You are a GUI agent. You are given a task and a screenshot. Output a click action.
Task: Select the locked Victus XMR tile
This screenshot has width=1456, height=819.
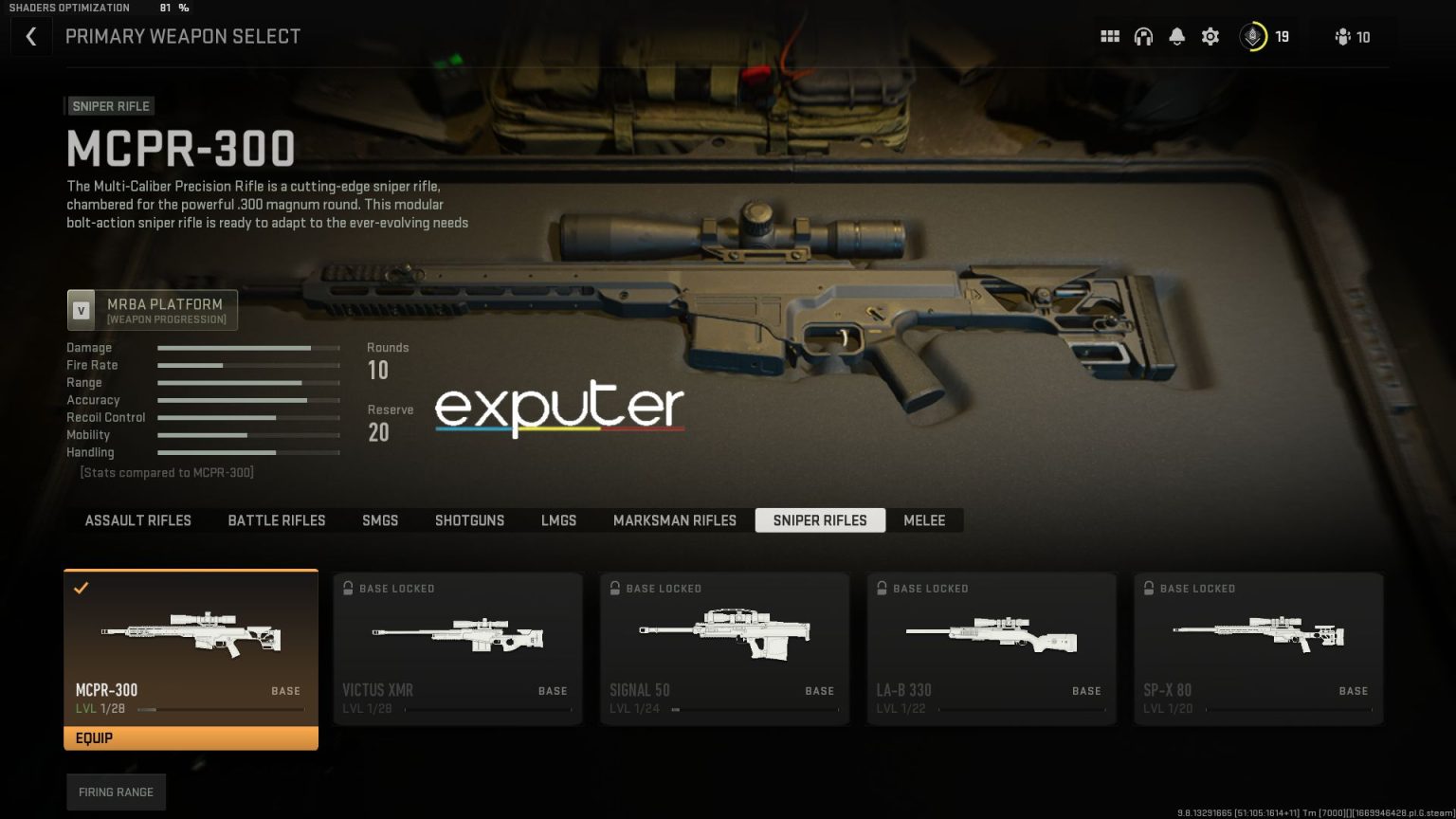pyautogui.click(x=458, y=649)
